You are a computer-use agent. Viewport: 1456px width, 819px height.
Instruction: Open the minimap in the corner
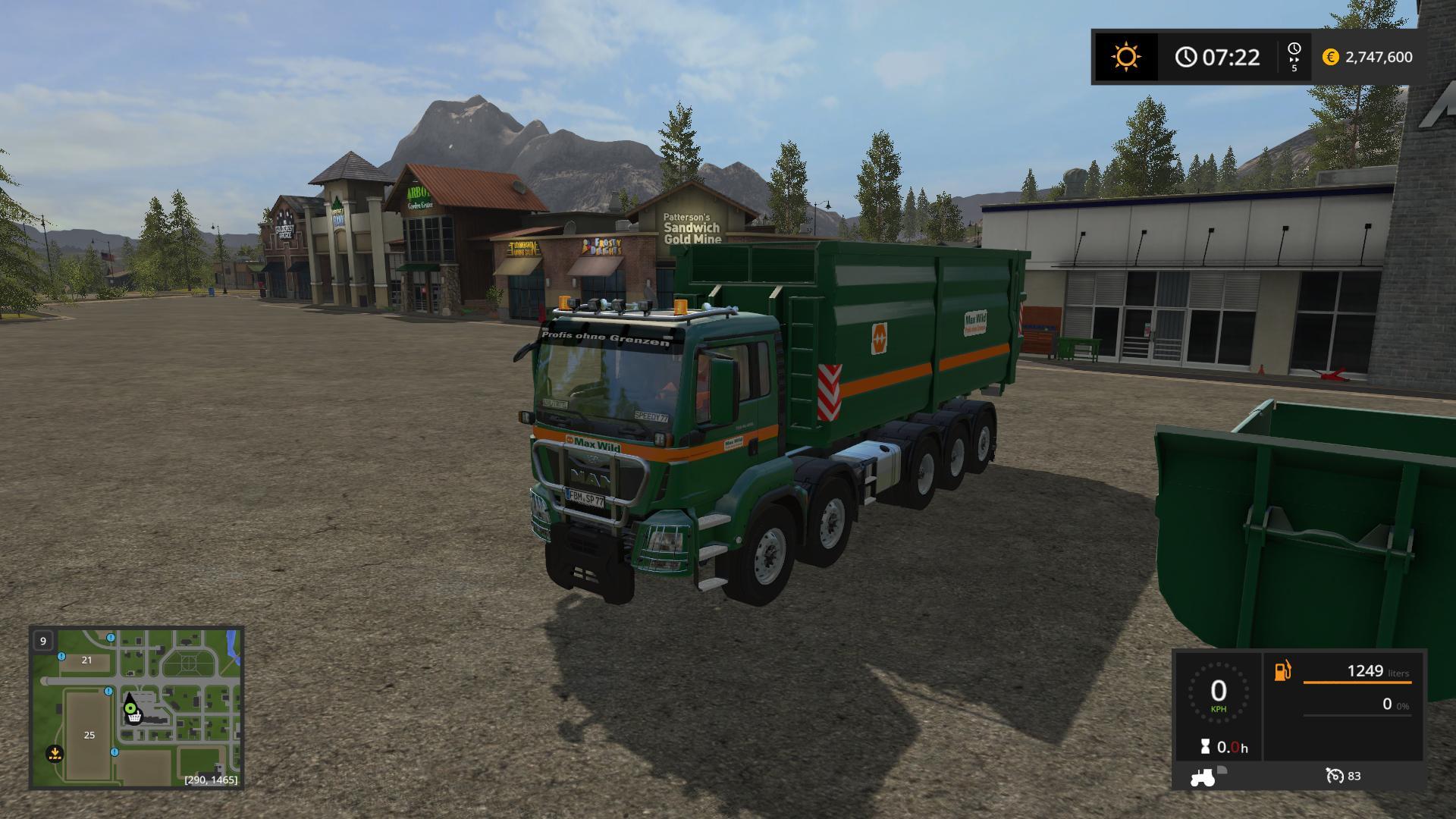pyautogui.click(x=136, y=708)
